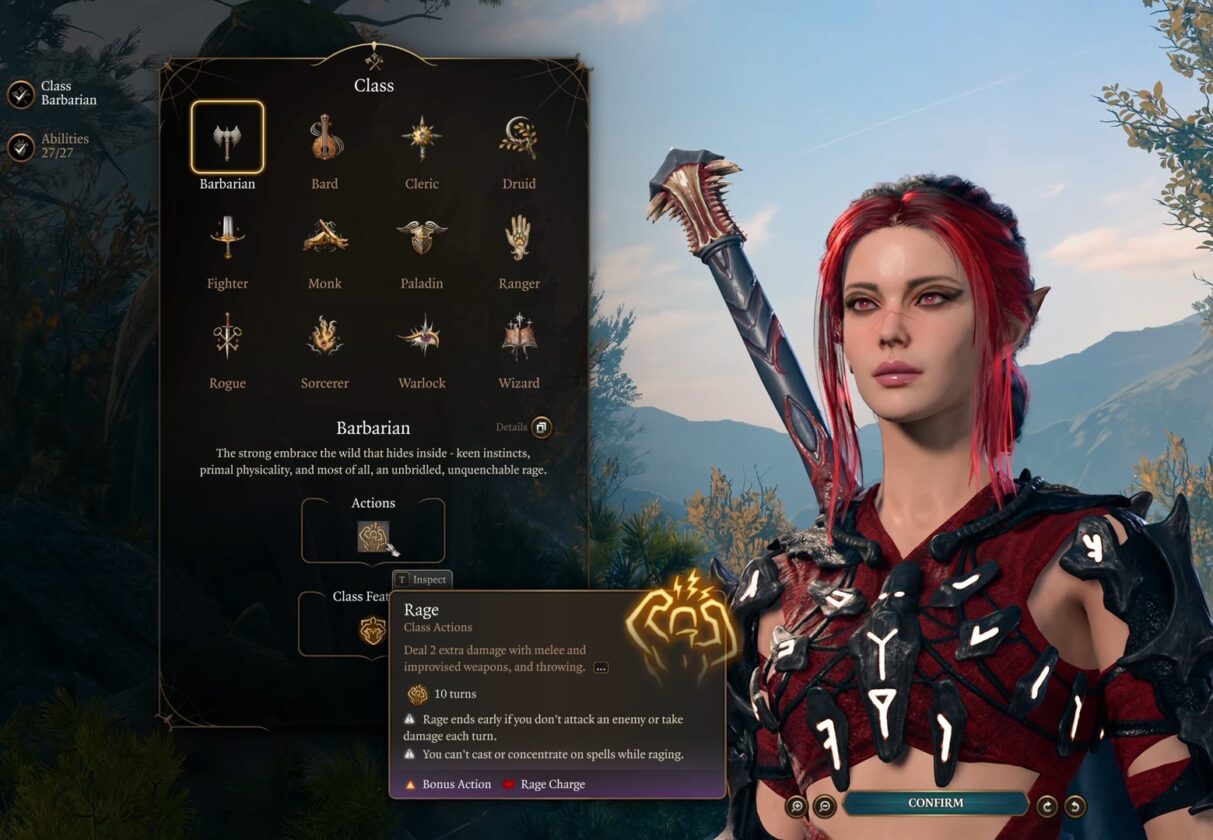Zoom in on the character preview

click(797, 805)
